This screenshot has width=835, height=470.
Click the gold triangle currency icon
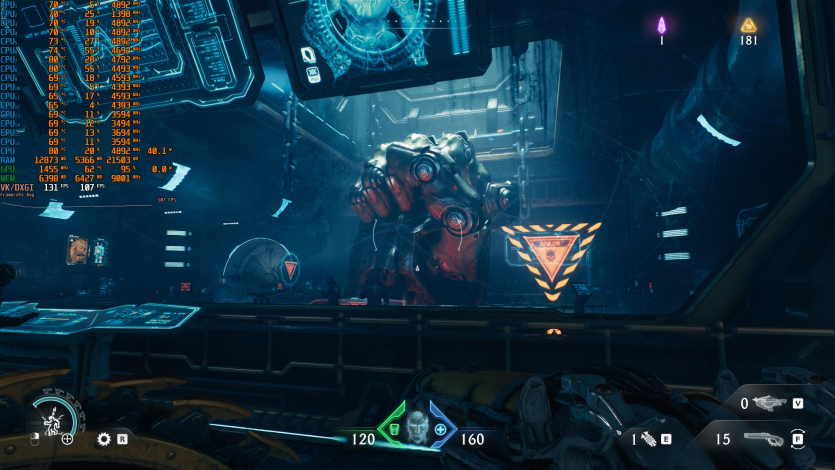[x=748, y=25]
